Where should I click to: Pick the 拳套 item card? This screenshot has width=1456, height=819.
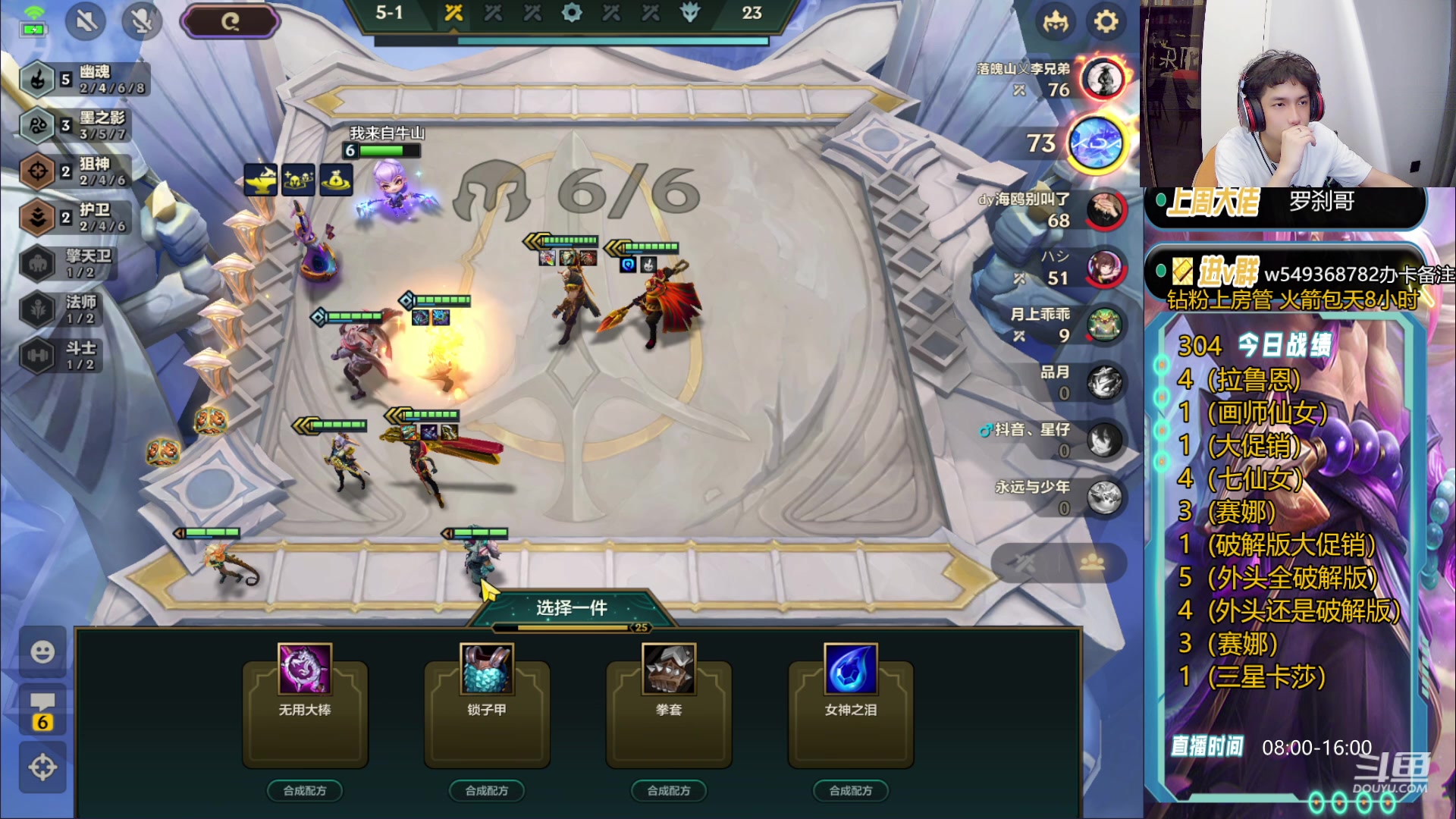(669, 705)
